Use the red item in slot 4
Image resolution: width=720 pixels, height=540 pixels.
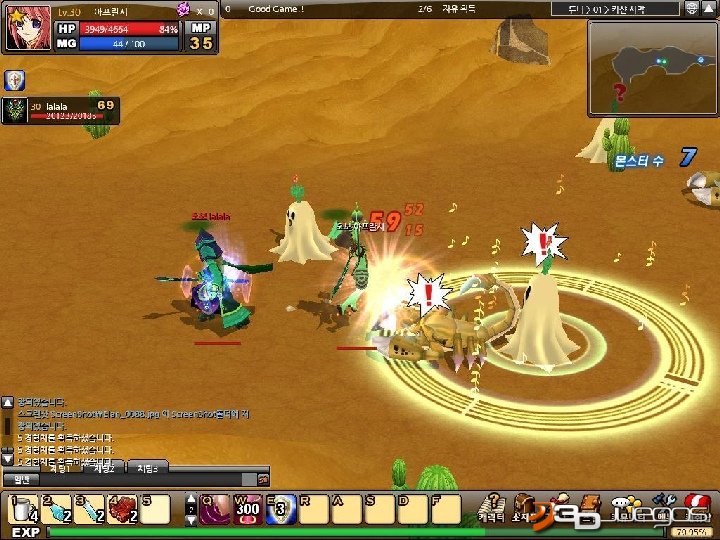[x=122, y=509]
